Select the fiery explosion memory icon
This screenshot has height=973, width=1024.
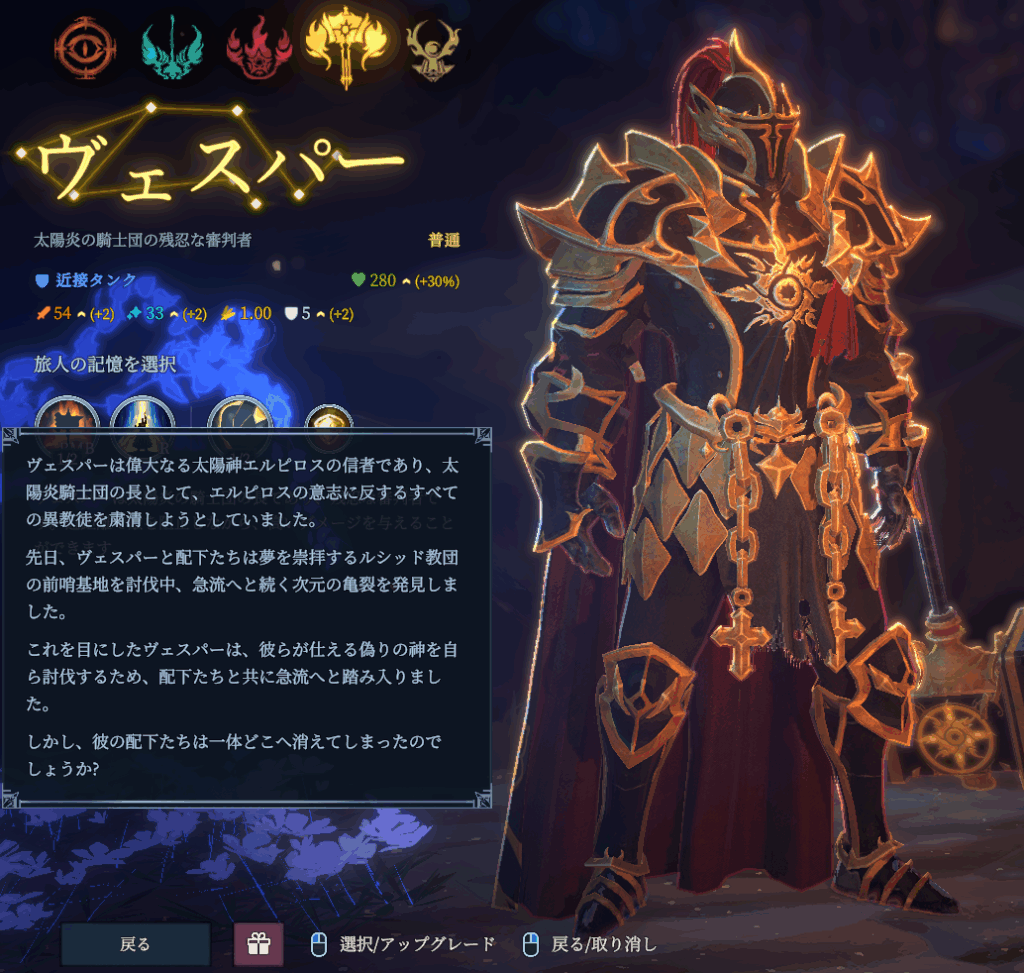point(68,415)
